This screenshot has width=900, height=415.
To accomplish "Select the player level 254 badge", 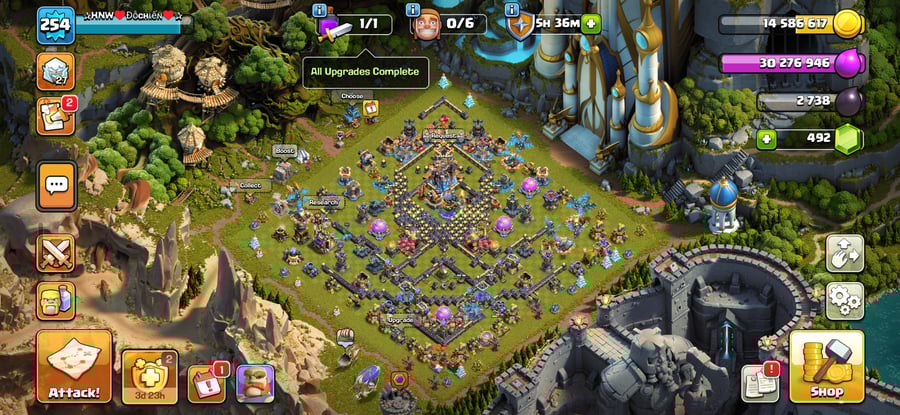I will point(56,25).
